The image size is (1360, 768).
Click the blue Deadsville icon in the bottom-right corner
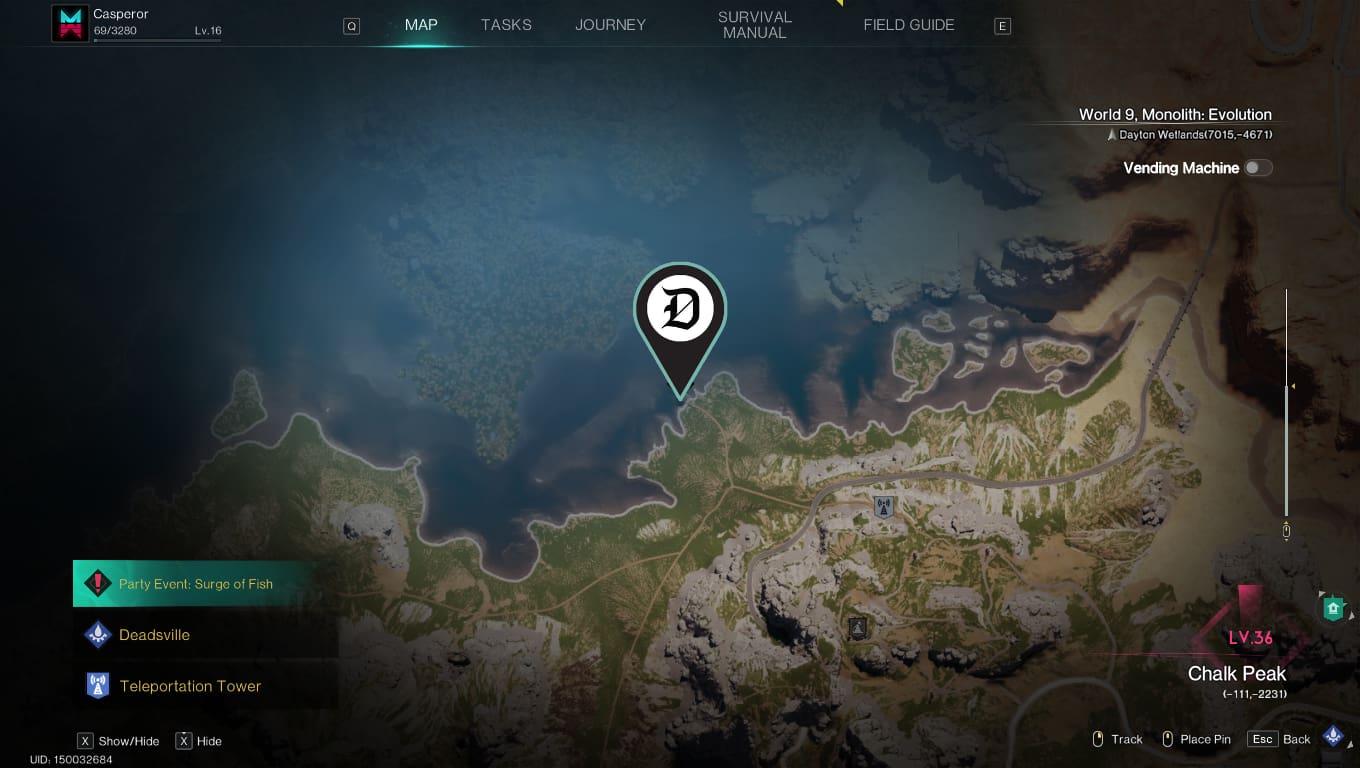point(1333,735)
